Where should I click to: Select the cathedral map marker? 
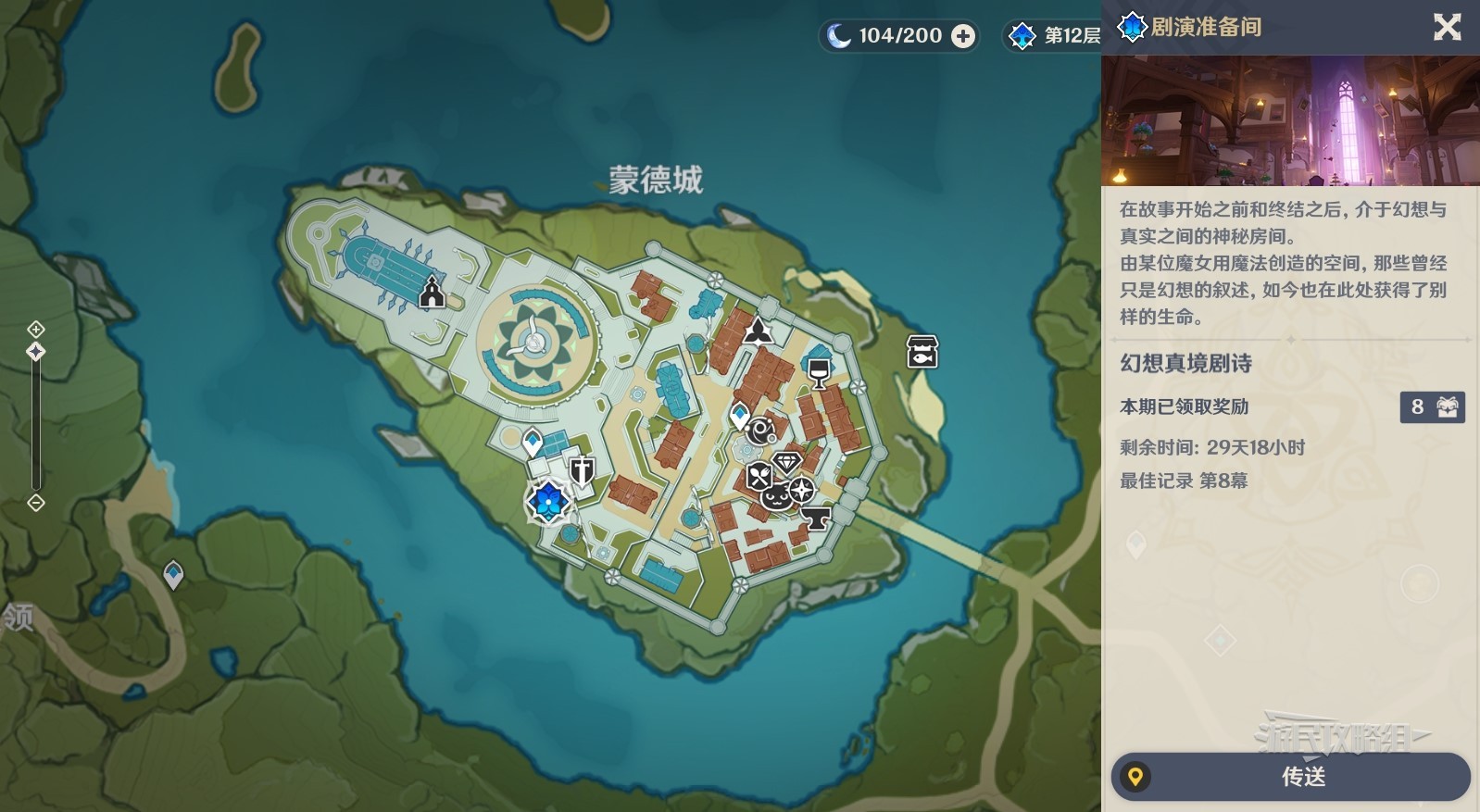point(432,293)
